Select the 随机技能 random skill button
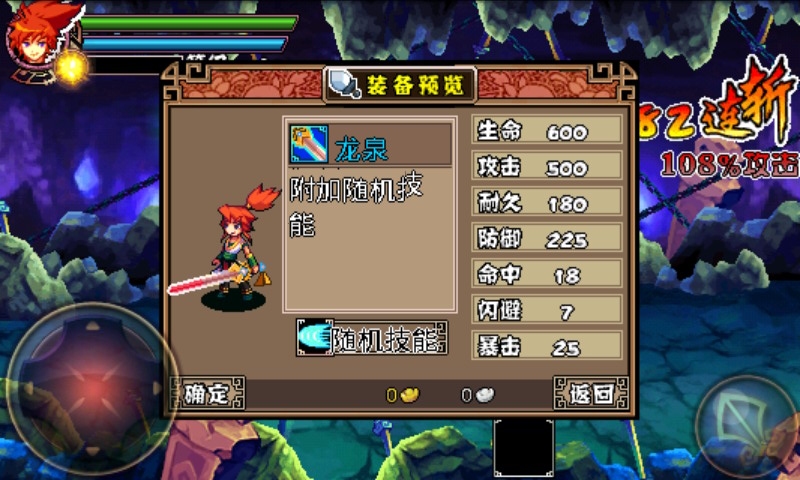The image size is (800, 480). [372, 340]
